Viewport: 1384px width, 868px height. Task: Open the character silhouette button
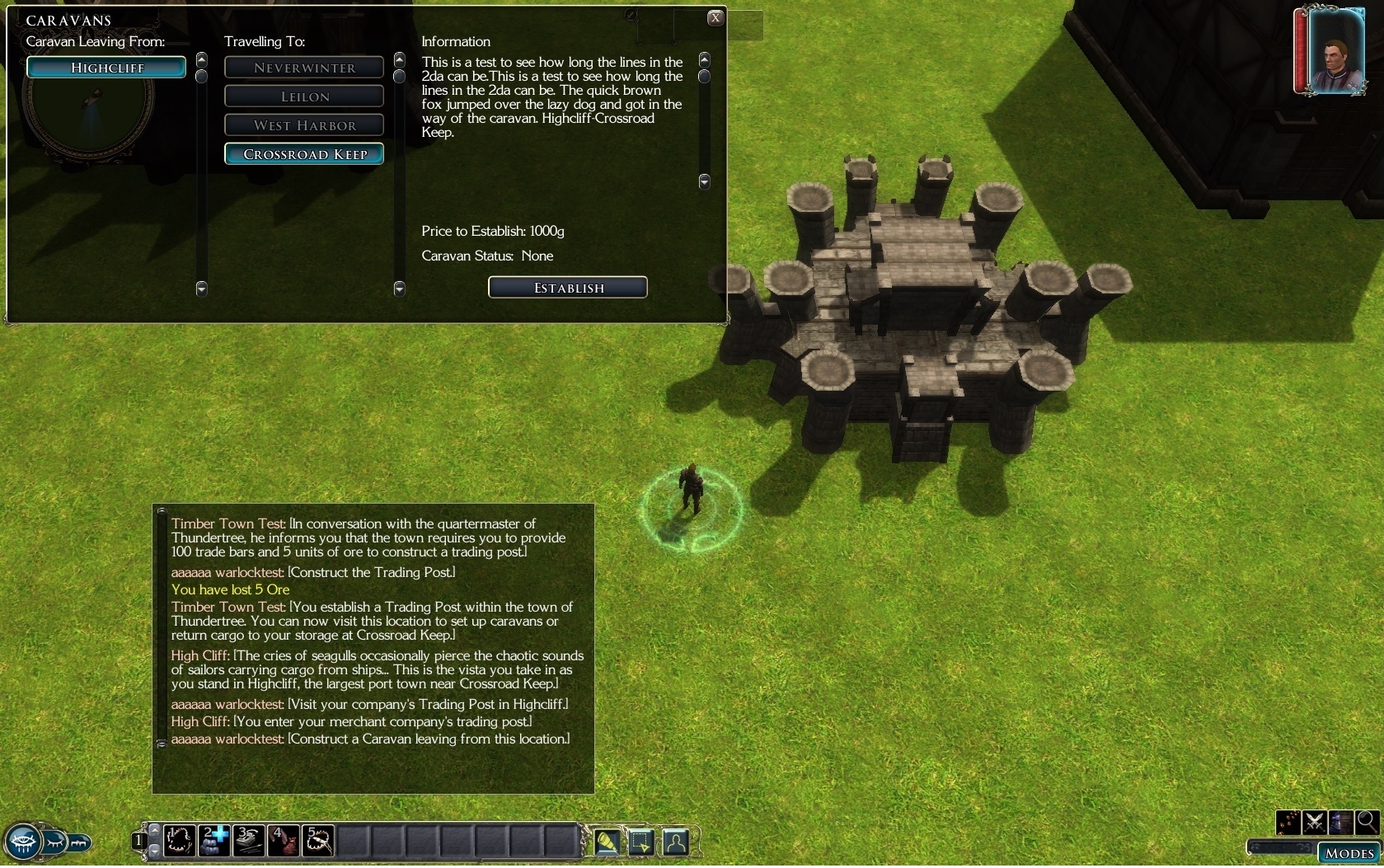(676, 842)
